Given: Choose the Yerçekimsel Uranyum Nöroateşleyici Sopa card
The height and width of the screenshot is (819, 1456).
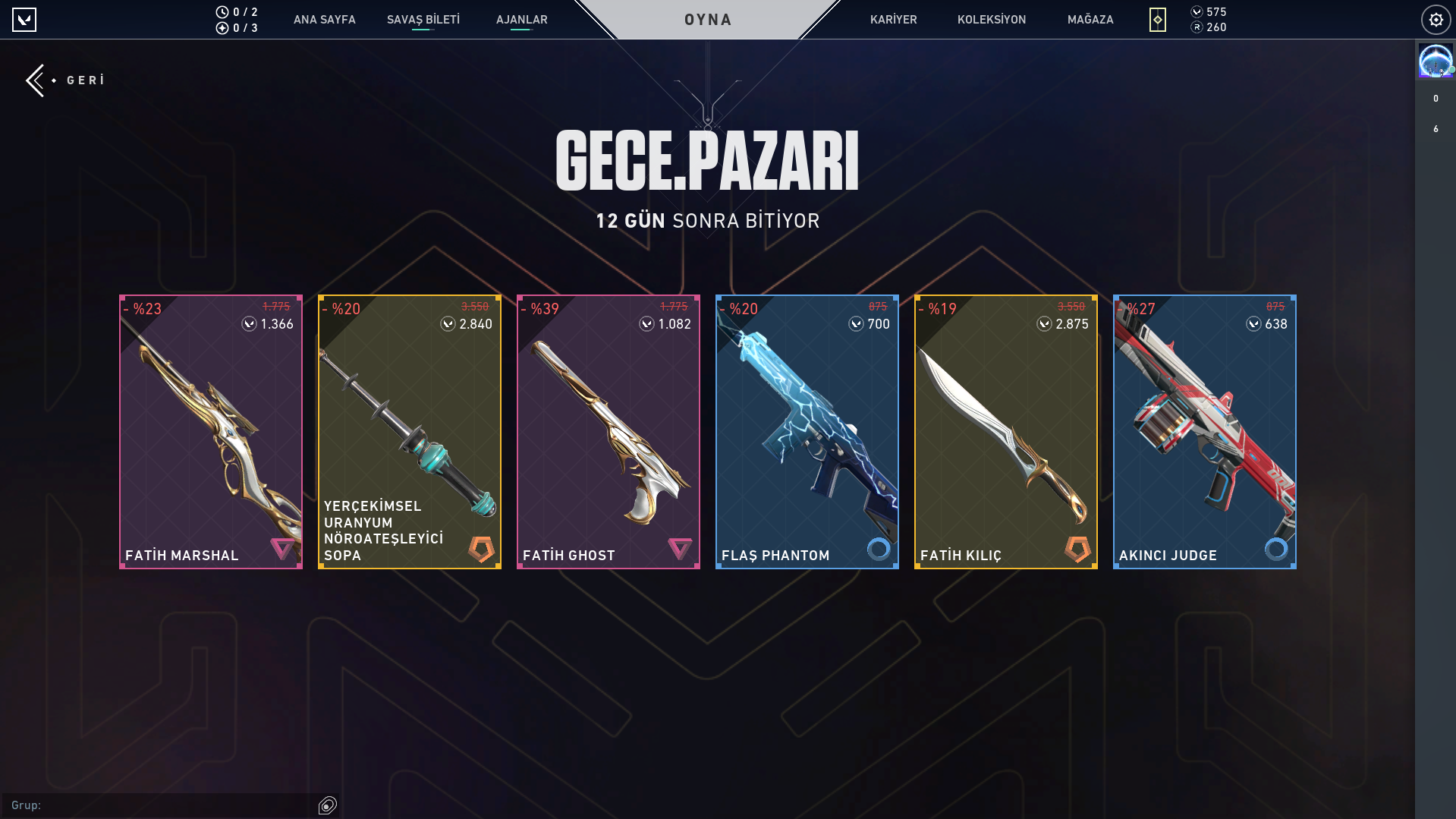Looking at the screenshot, I should click(410, 432).
